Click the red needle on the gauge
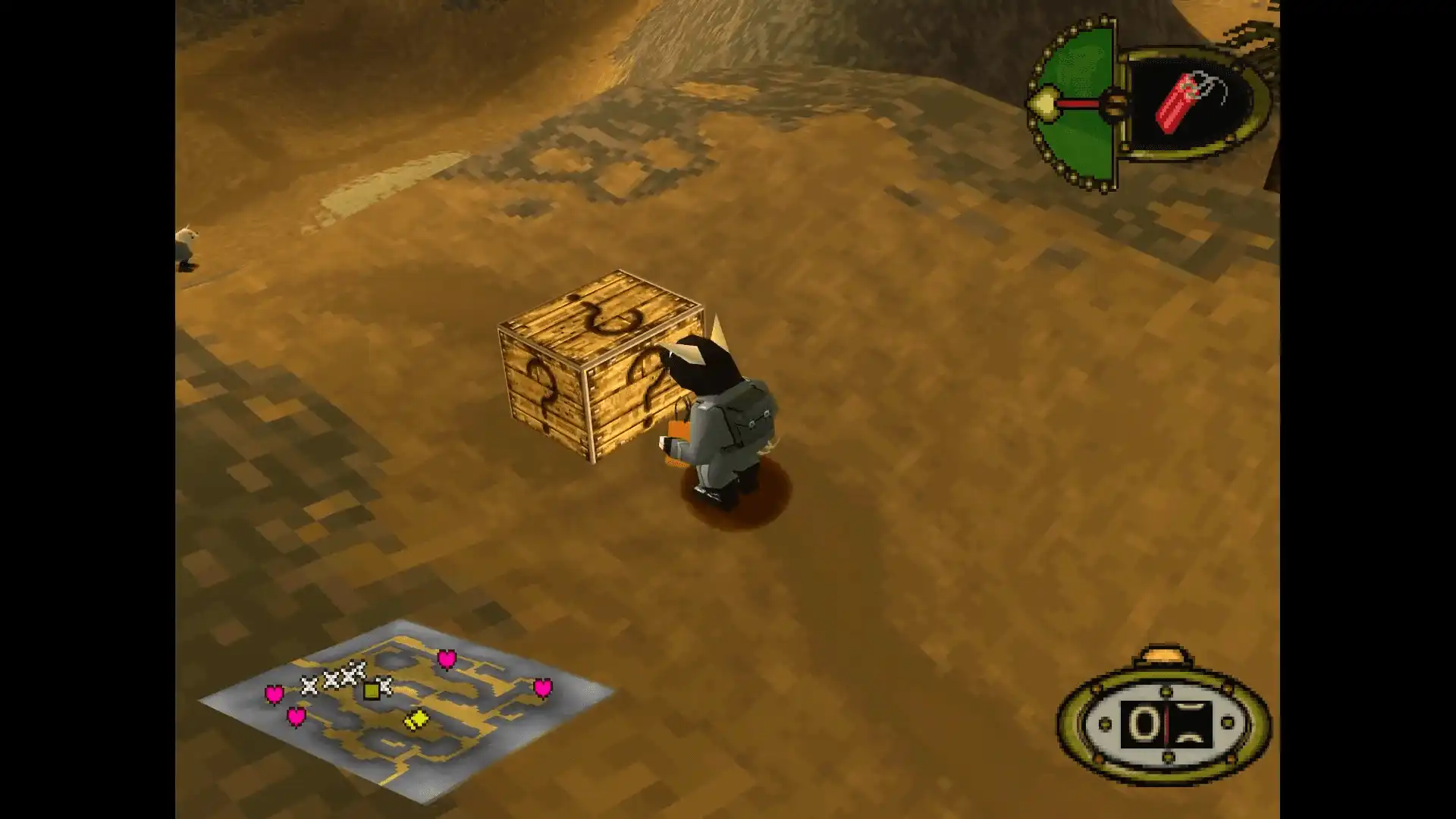 click(1081, 105)
